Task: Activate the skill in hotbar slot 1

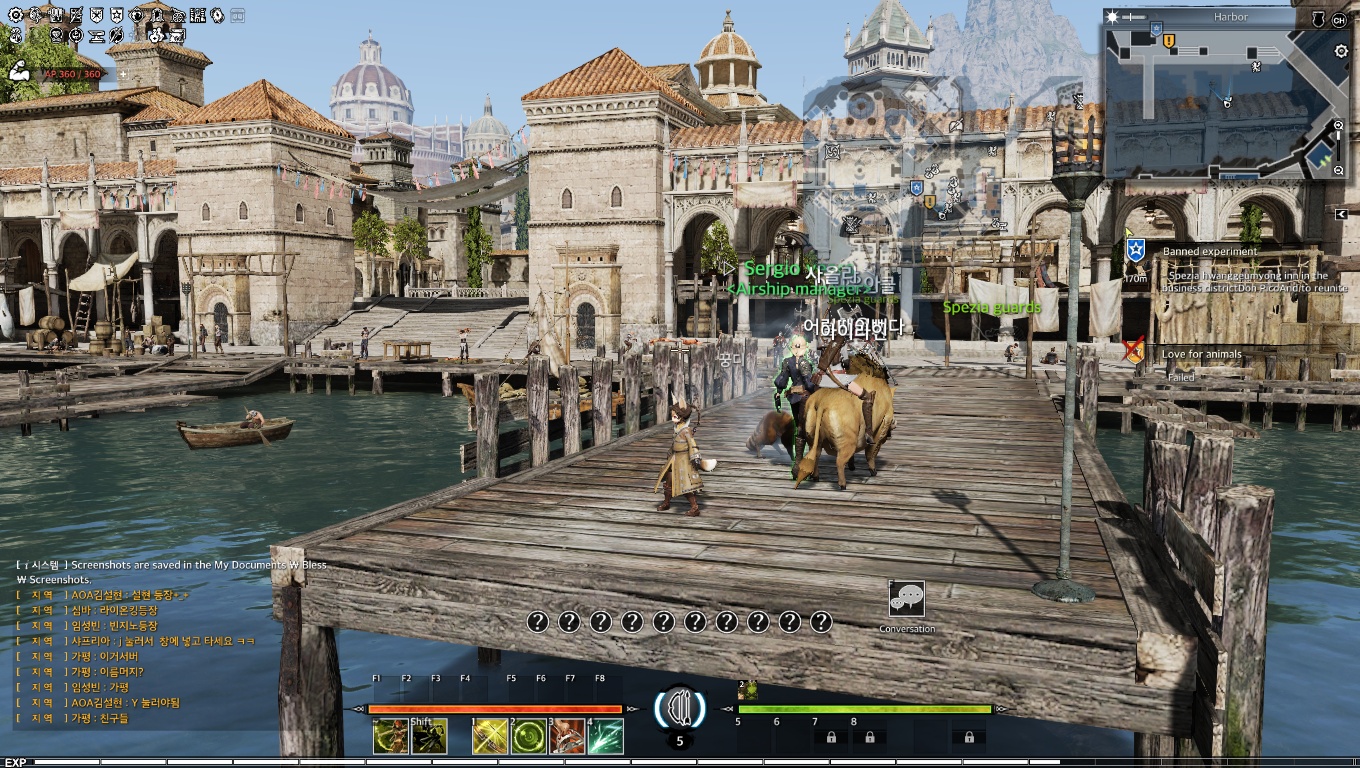Action: pyautogui.click(x=490, y=737)
